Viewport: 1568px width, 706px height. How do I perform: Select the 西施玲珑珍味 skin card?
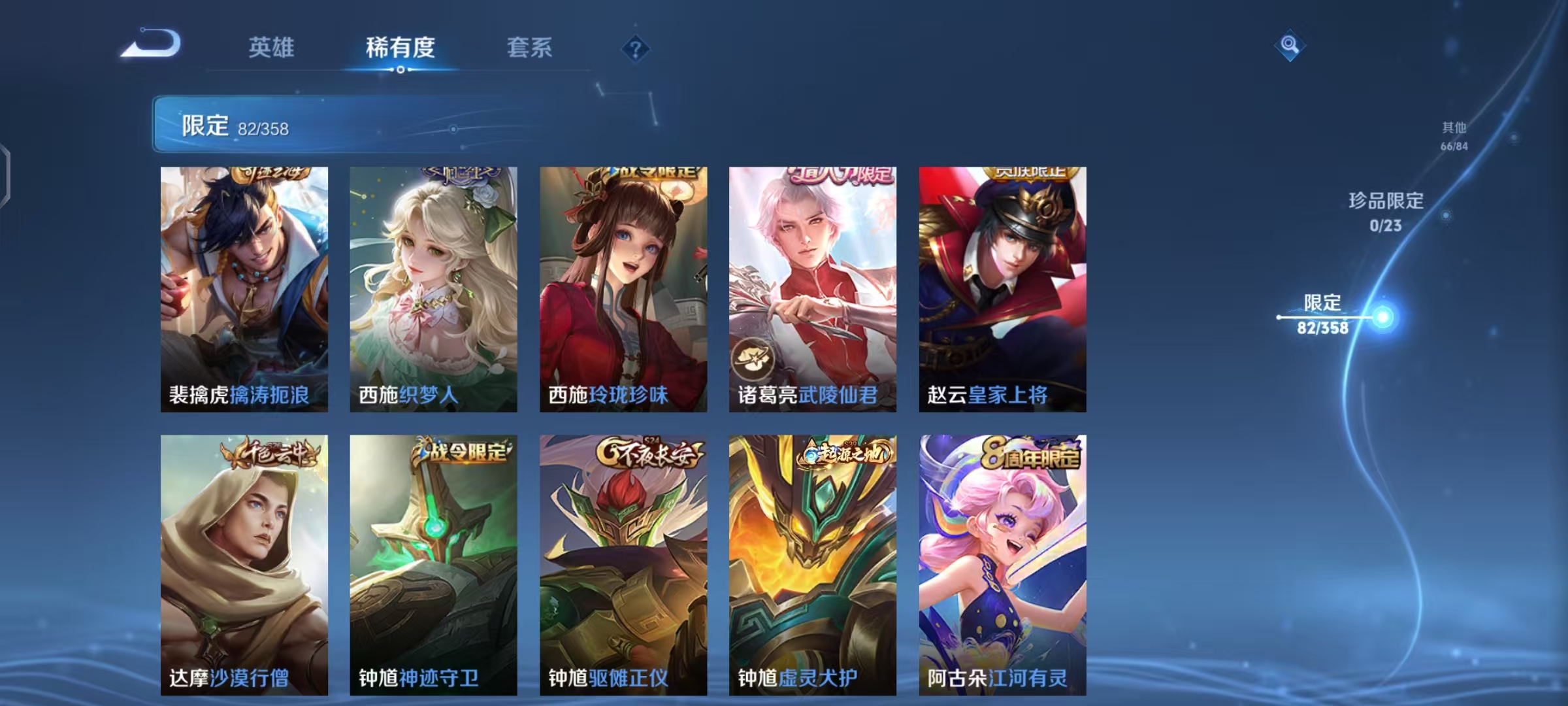pos(623,288)
